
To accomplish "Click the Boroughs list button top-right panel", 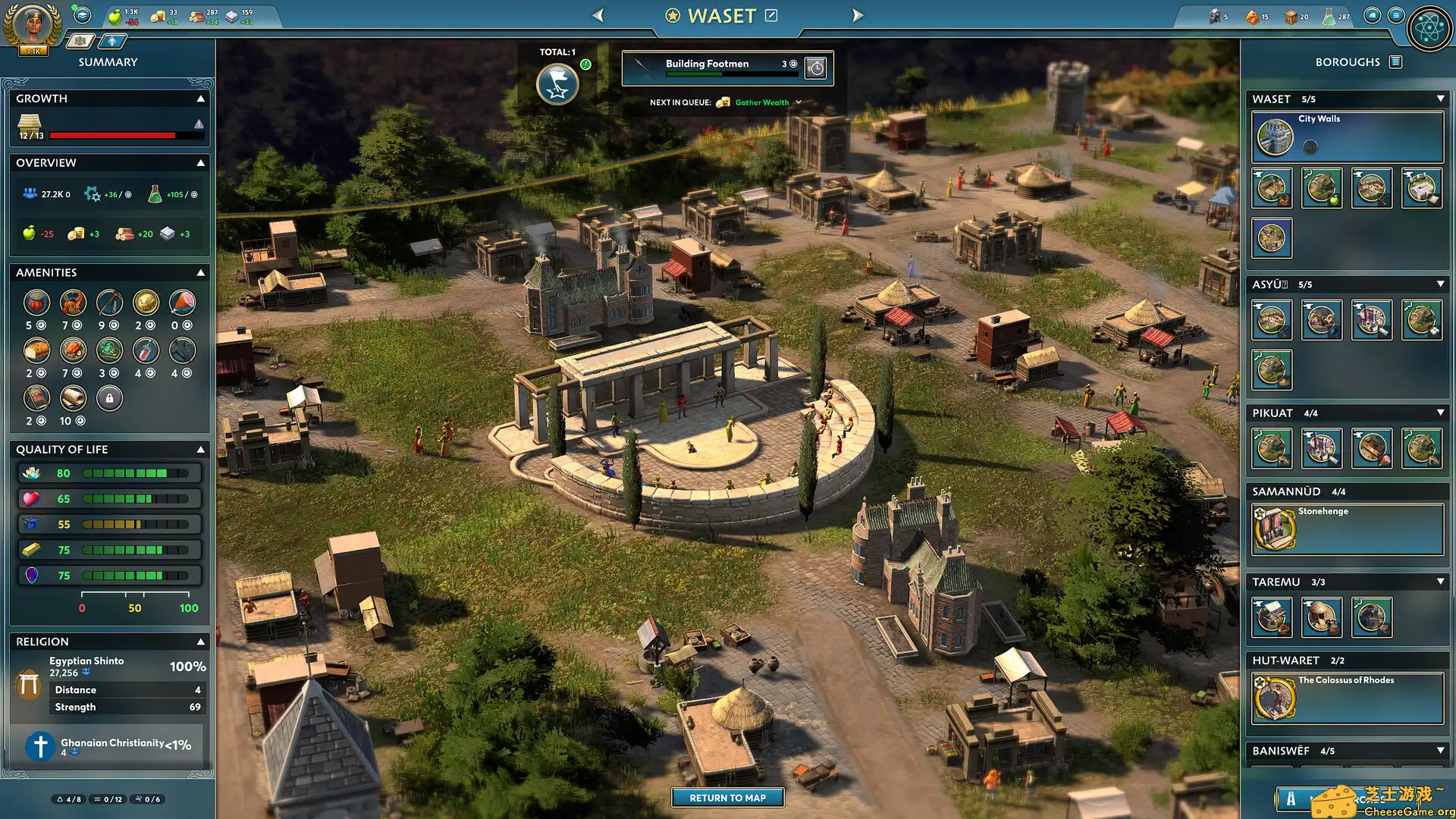I will point(1395,62).
